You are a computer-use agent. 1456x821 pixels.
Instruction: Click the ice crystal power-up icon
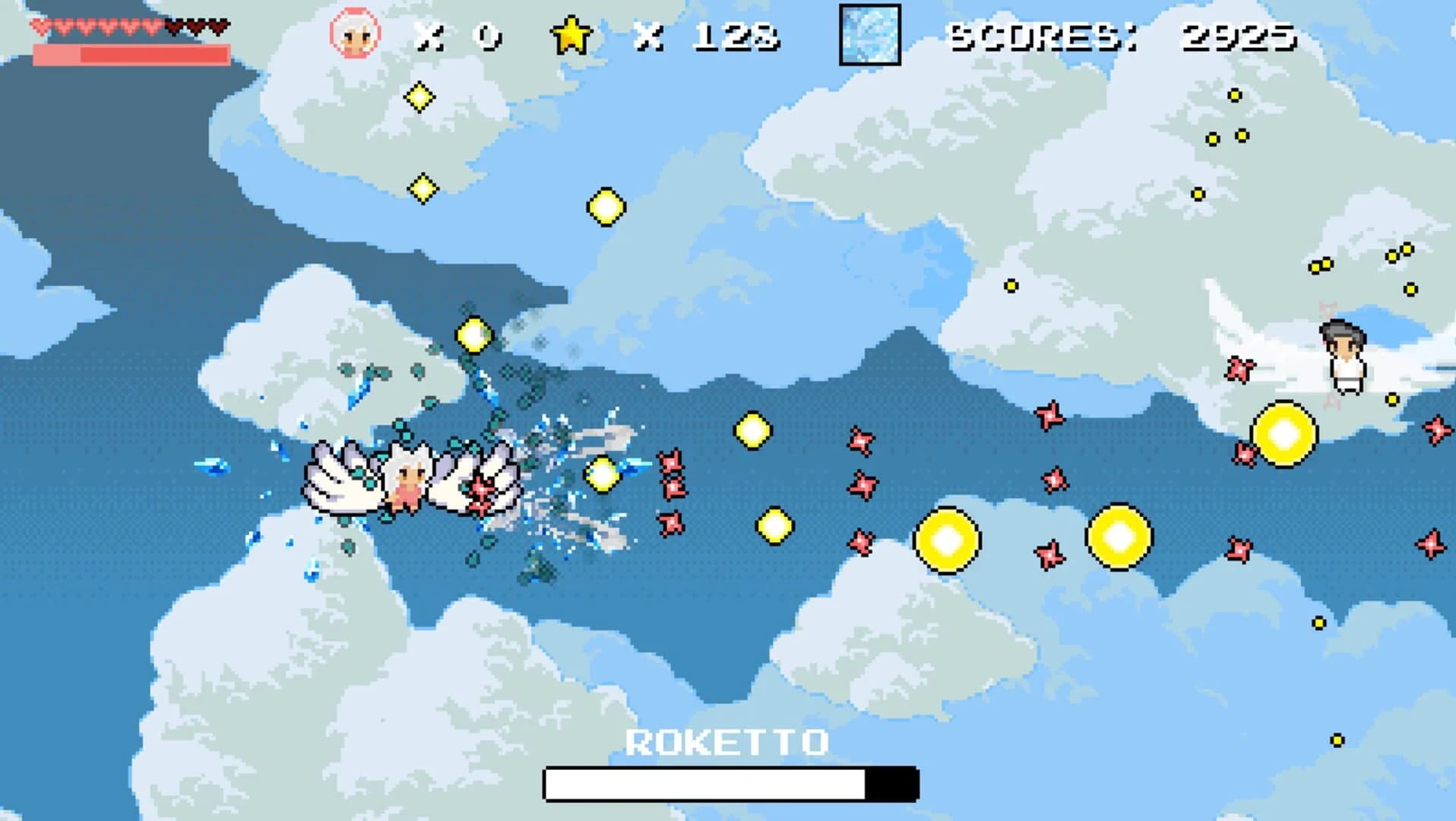[x=869, y=33]
